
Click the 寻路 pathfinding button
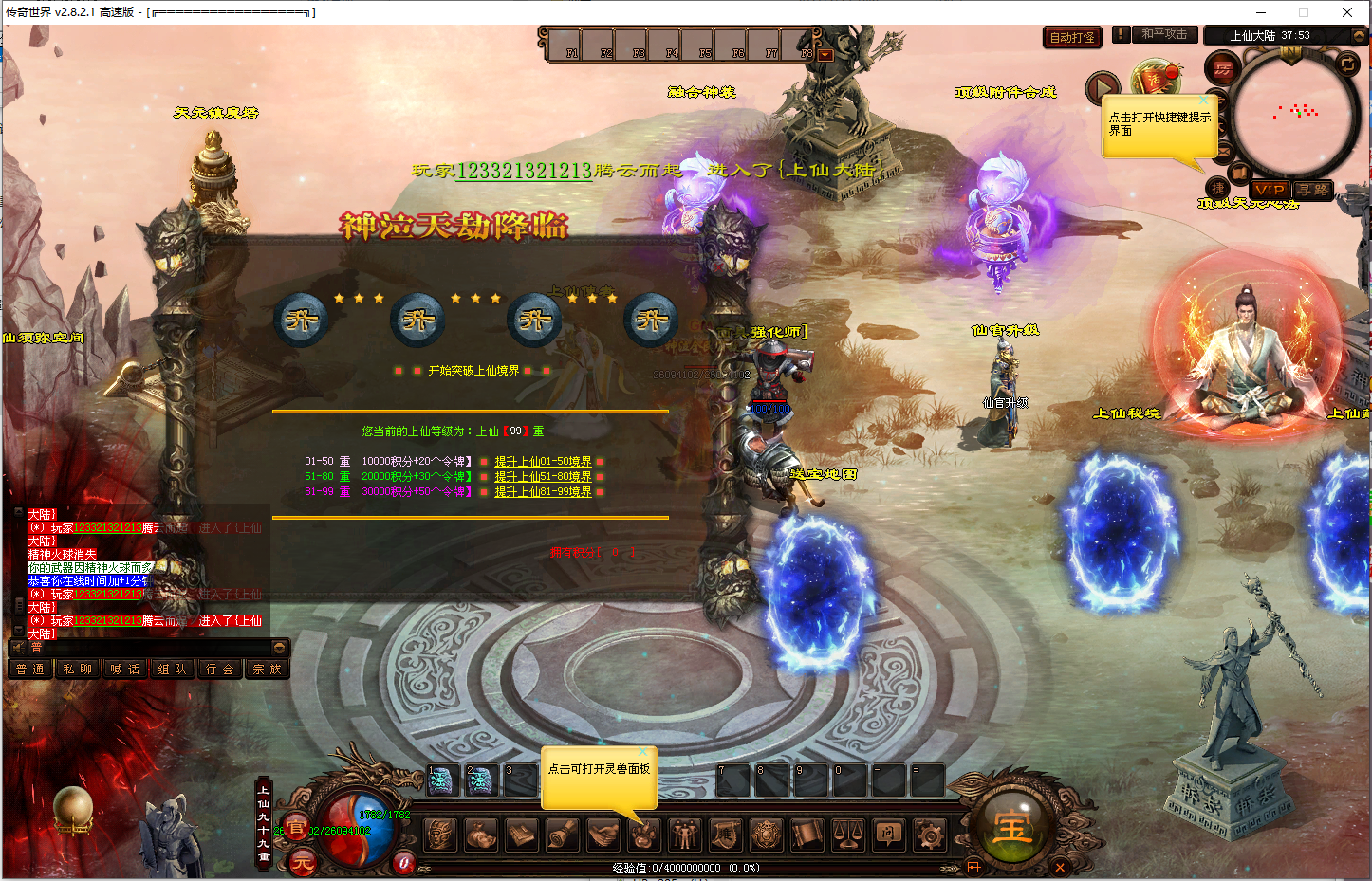pyautogui.click(x=1313, y=190)
